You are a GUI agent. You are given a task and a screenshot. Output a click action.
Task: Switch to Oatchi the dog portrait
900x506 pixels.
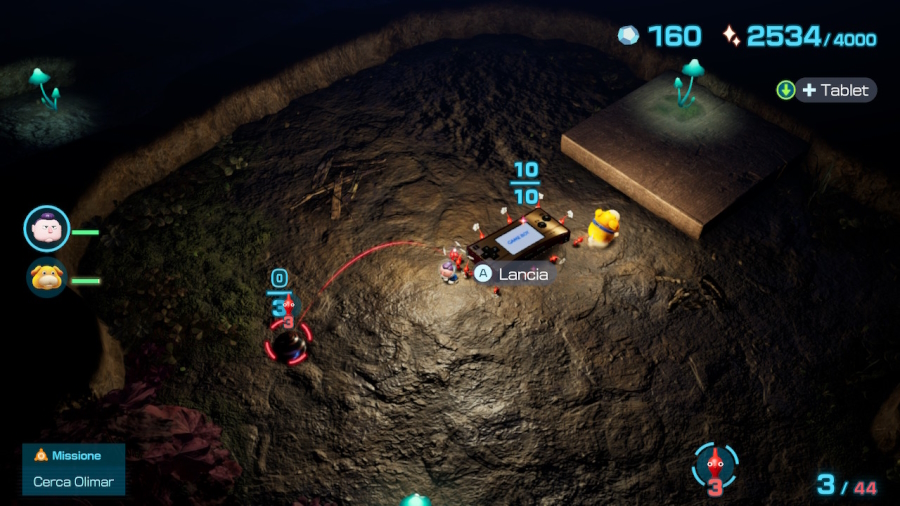(47, 277)
